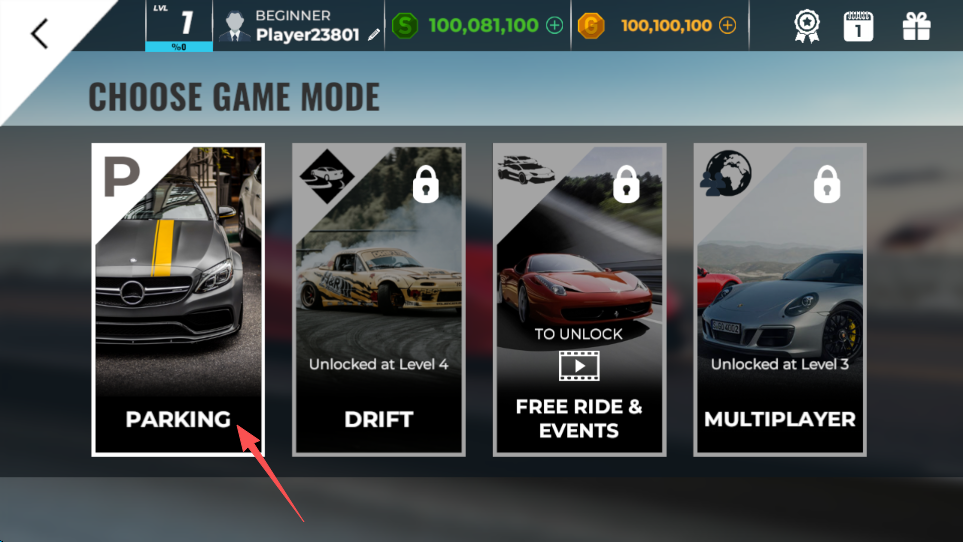Add more green cash with plus button
963x542 pixels.
[555, 26]
